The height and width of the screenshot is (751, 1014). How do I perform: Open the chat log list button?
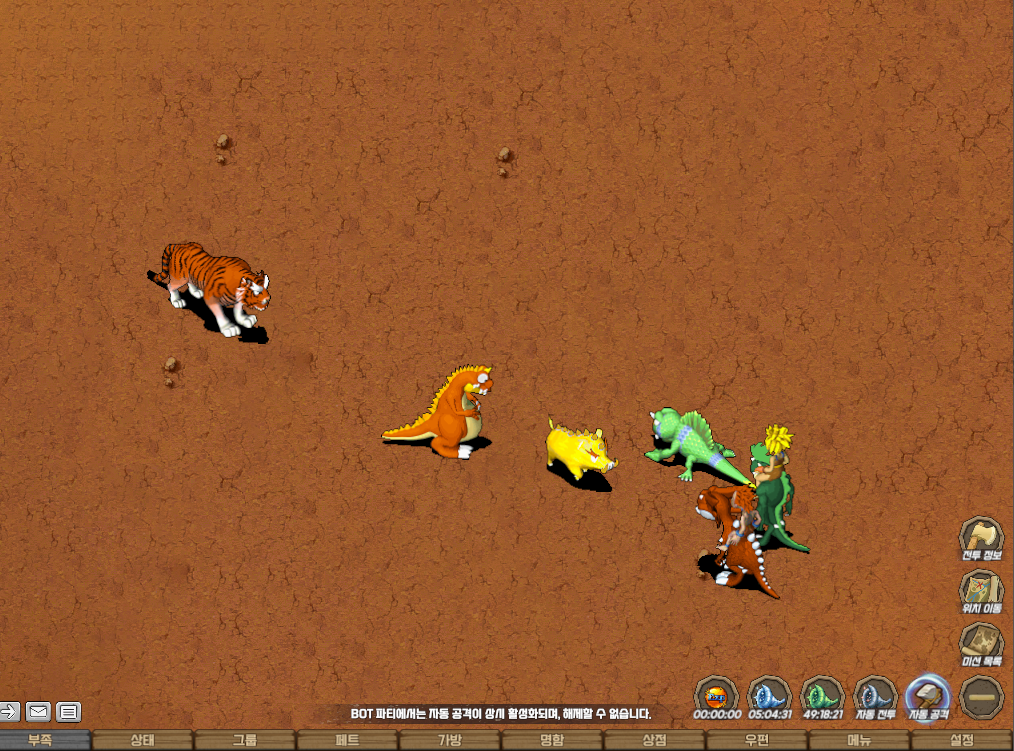(68, 712)
